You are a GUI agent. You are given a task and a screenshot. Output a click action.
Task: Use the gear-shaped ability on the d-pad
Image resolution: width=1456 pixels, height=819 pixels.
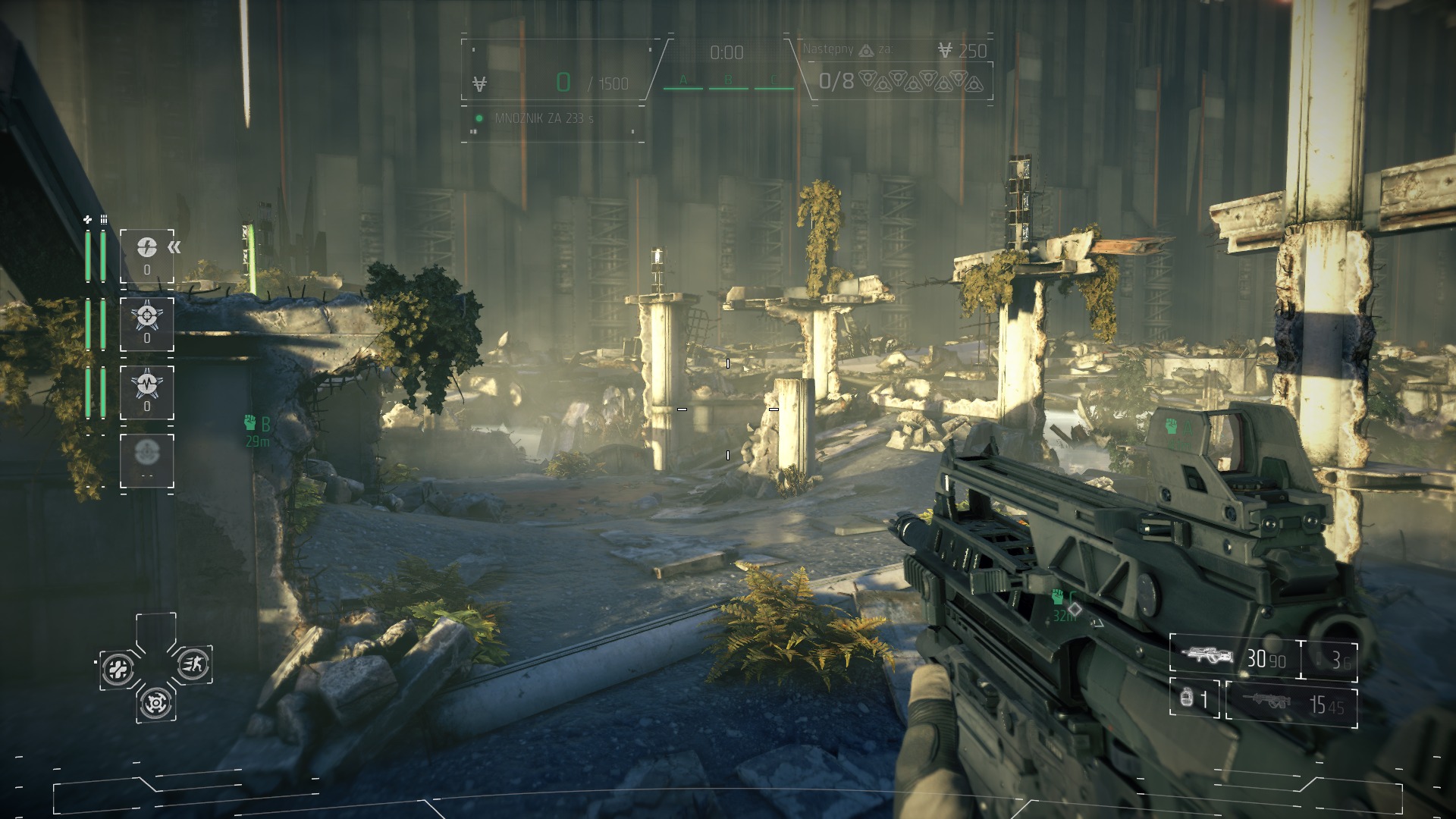coord(155,704)
